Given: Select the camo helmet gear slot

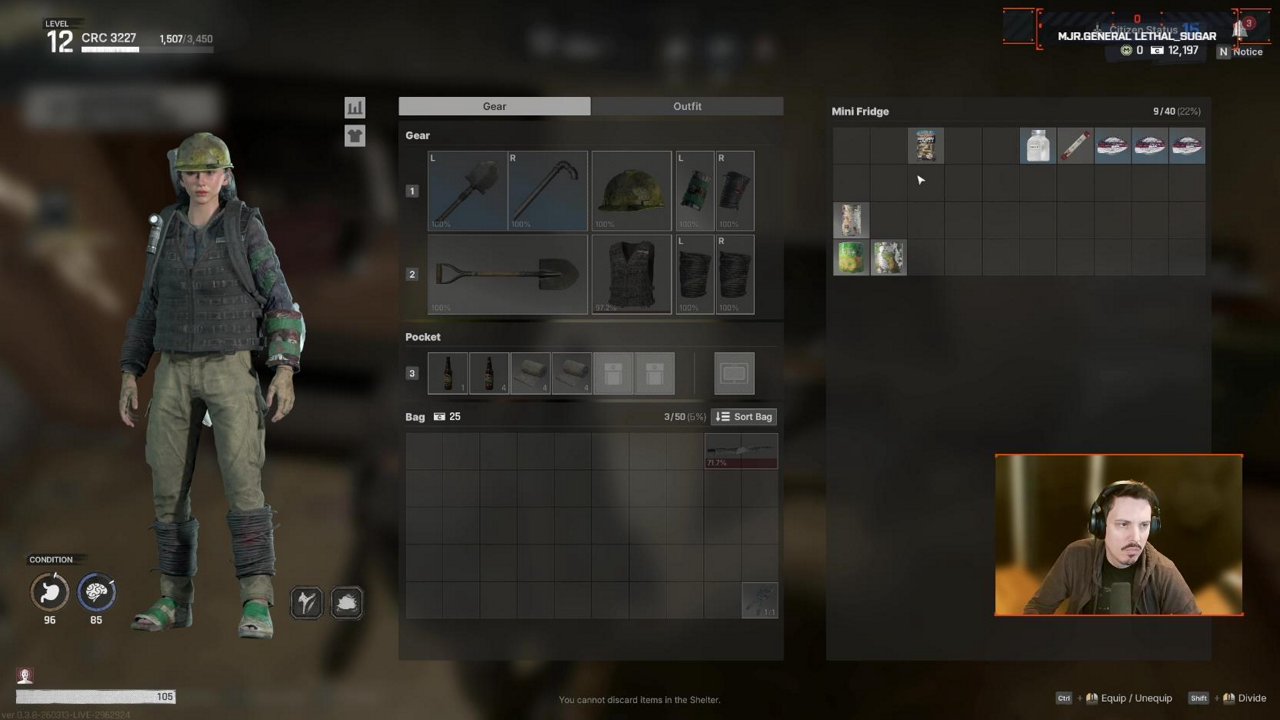Looking at the screenshot, I should (631, 191).
